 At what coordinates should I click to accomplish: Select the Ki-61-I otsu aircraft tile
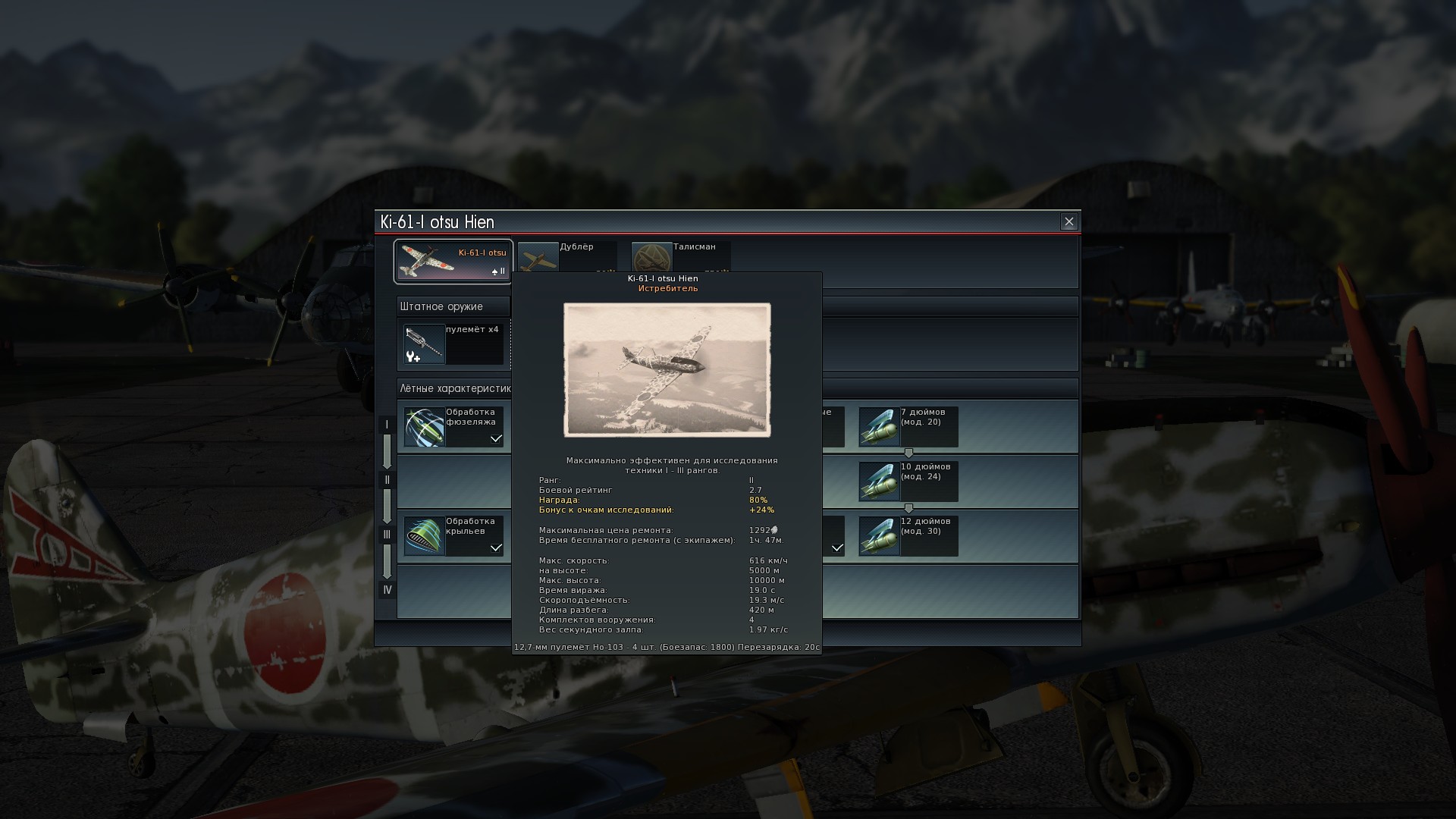click(453, 261)
